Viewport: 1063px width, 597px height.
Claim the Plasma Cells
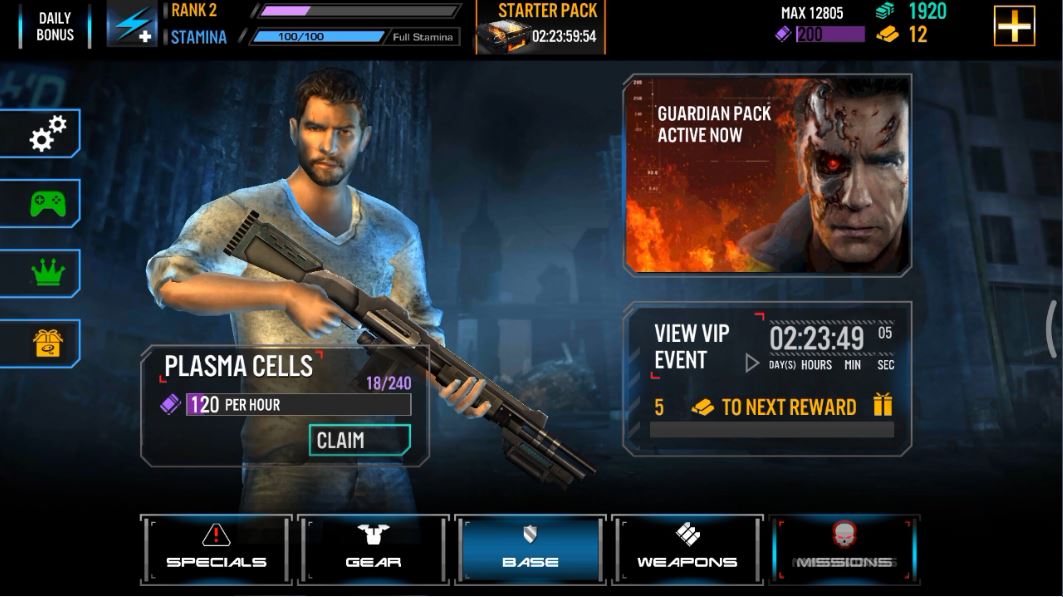(x=359, y=440)
